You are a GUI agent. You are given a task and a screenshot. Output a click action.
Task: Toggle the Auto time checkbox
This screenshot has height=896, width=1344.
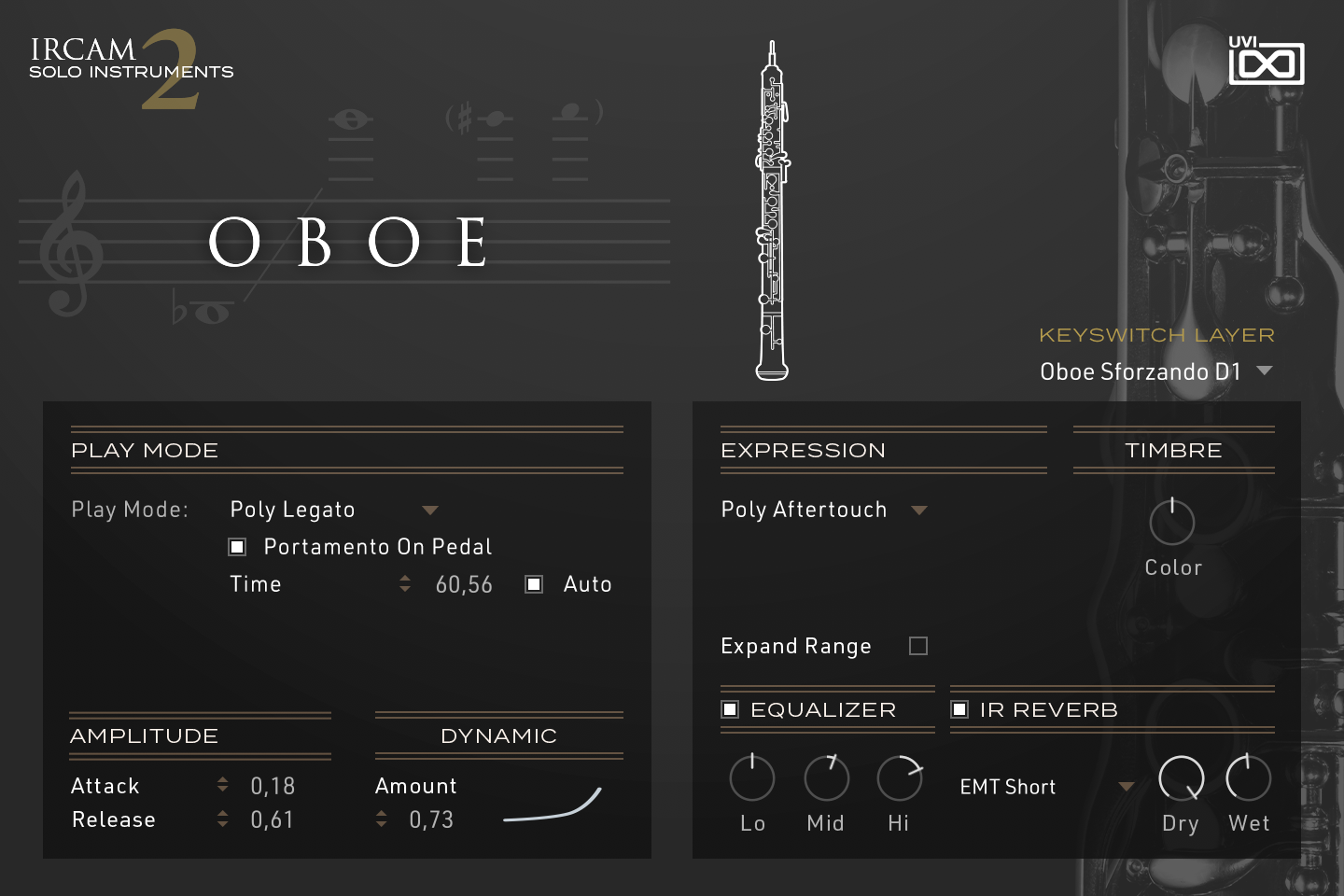point(534,583)
